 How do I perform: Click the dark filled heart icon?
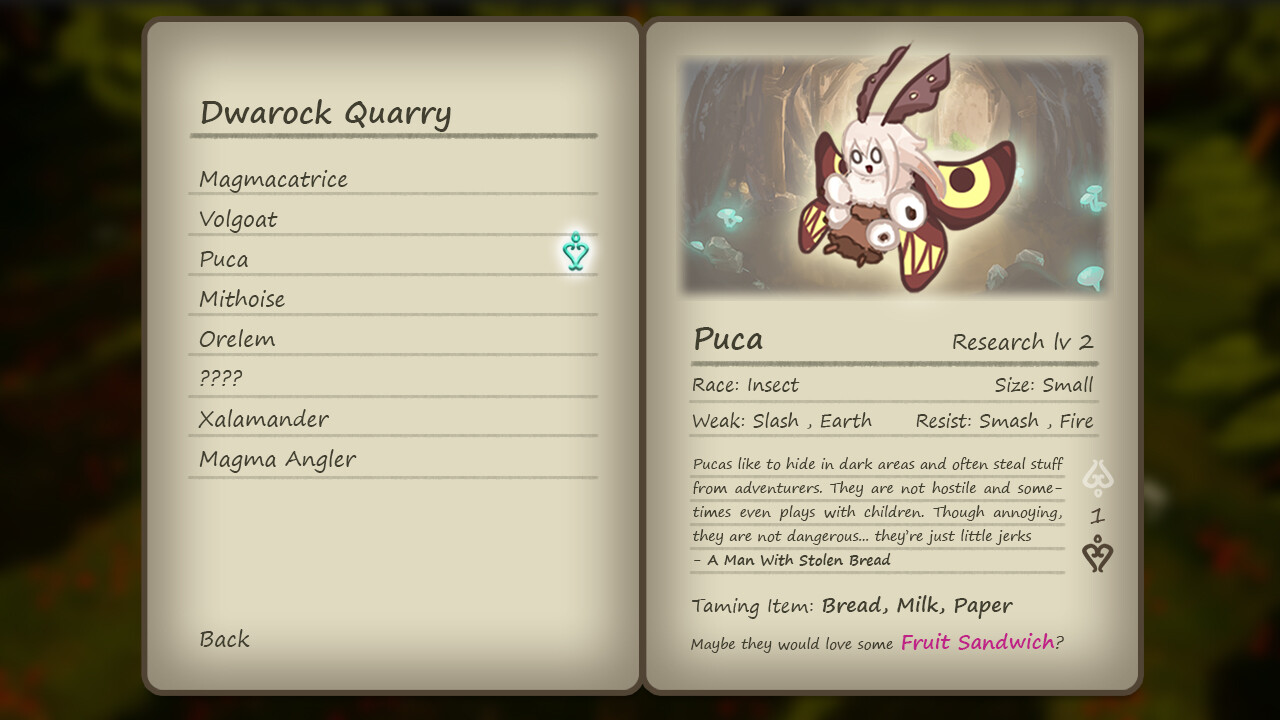(x=1097, y=556)
